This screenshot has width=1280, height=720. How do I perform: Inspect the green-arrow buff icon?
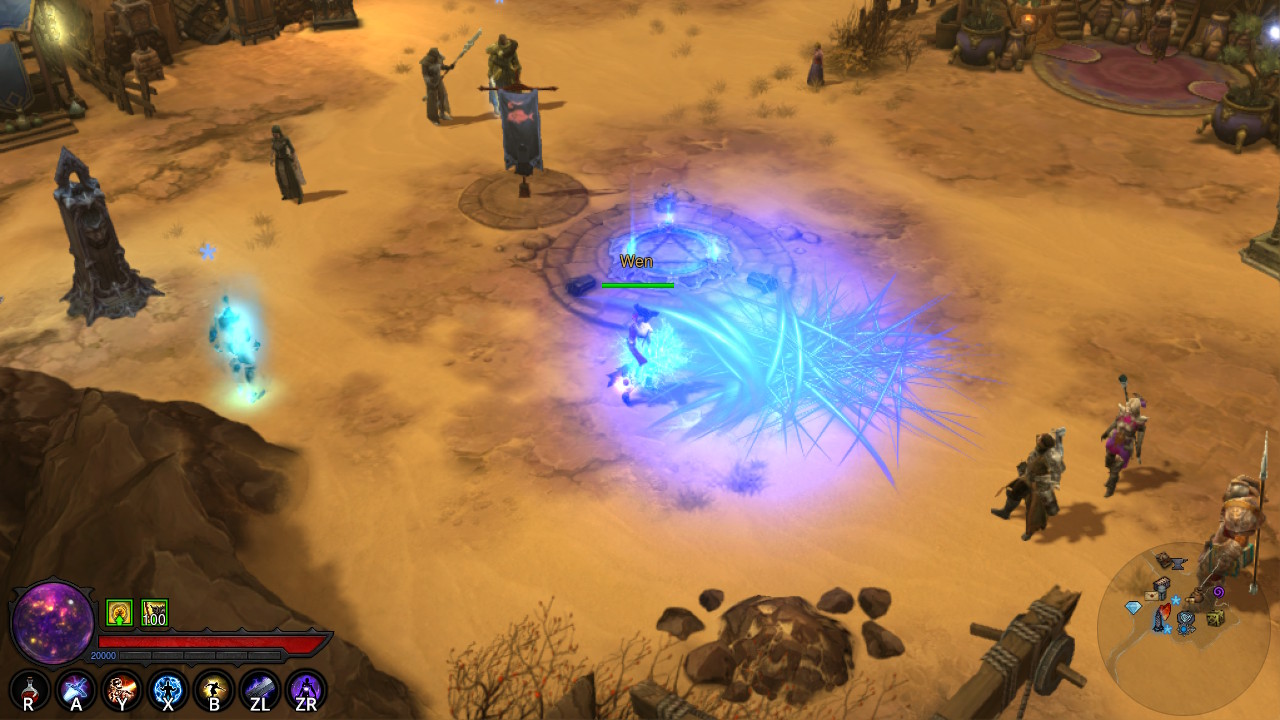[x=119, y=612]
